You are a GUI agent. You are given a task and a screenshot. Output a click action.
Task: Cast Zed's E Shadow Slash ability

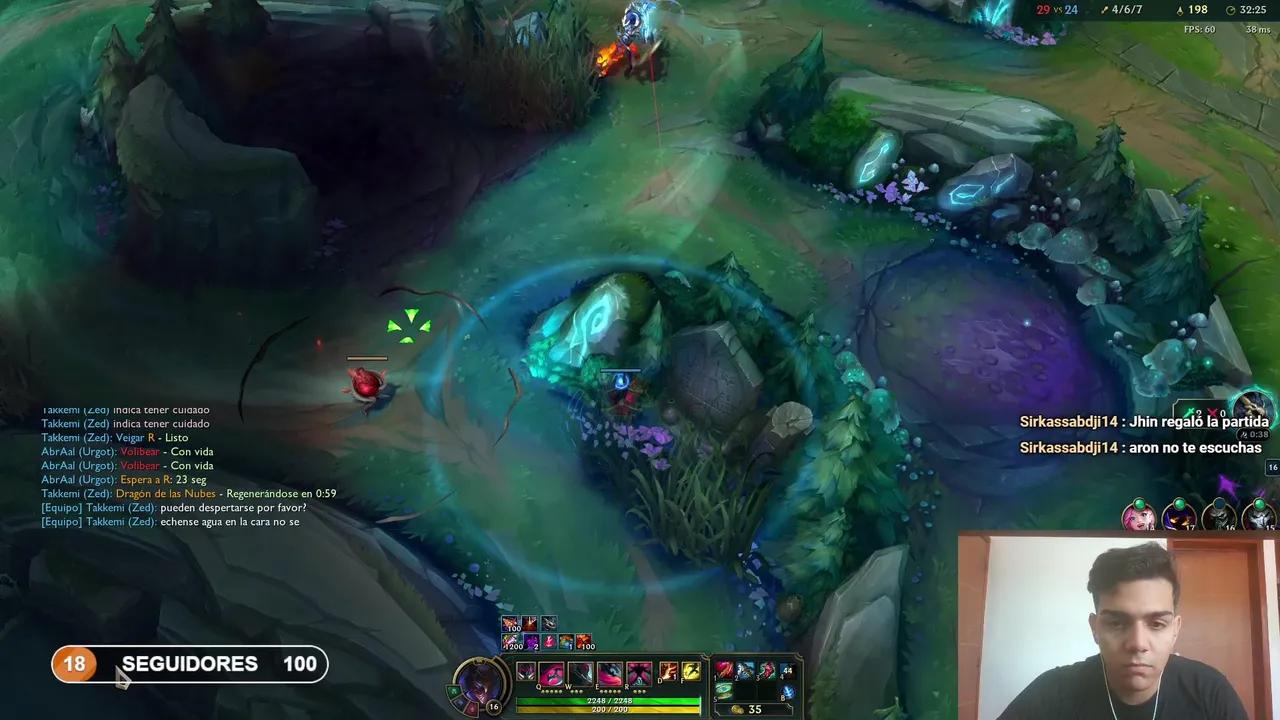(609, 672)
